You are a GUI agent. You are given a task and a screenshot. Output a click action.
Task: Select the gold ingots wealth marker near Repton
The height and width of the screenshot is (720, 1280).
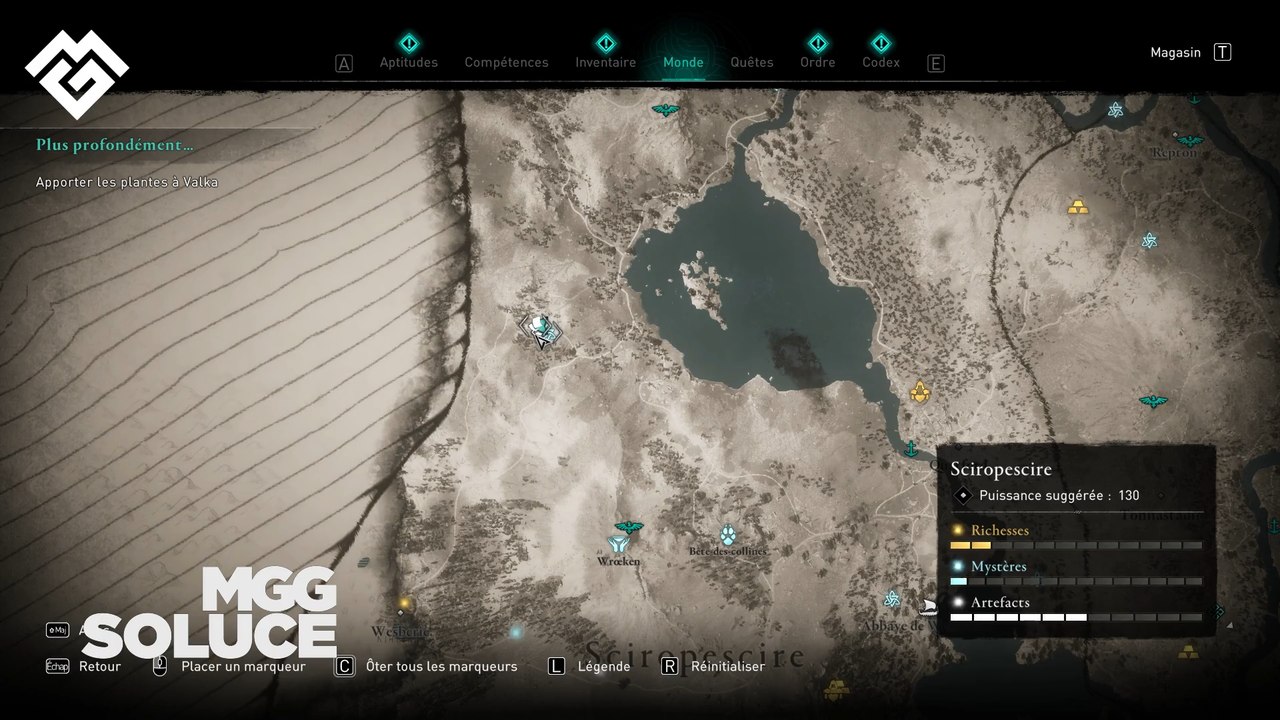pos(1078,207)
